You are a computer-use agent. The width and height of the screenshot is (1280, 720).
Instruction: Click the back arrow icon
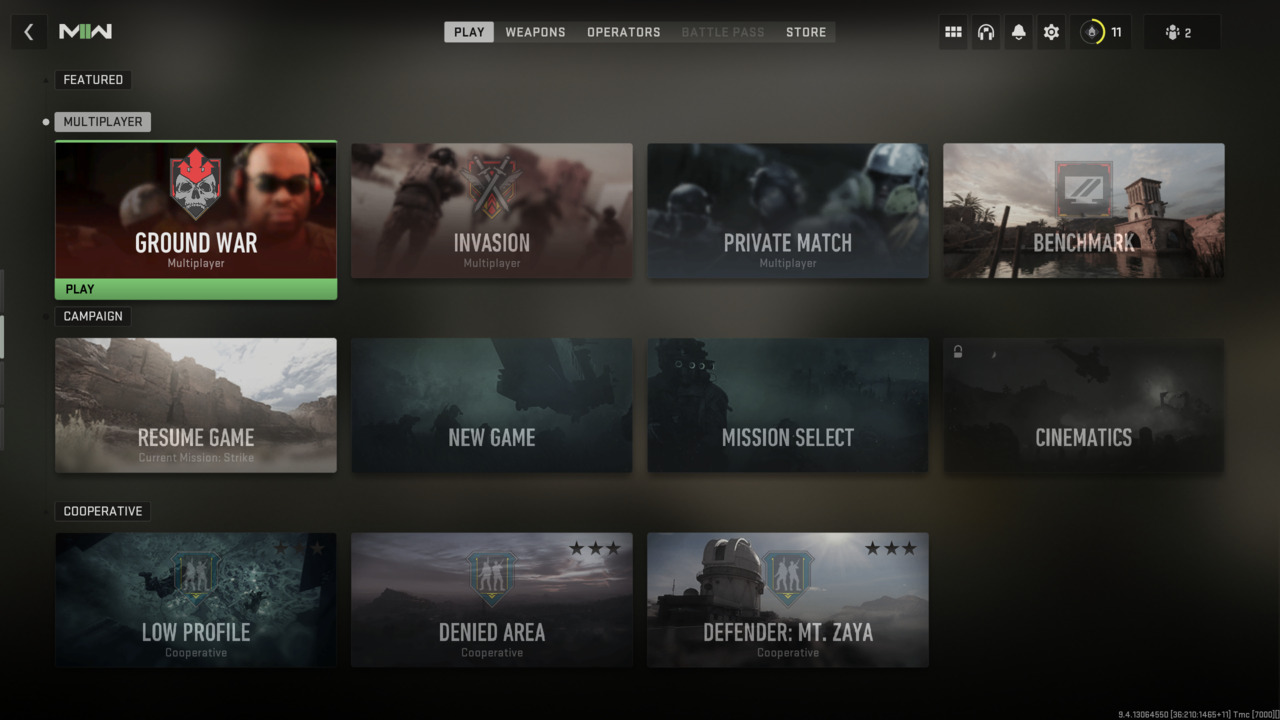click(x=28, y=31)
